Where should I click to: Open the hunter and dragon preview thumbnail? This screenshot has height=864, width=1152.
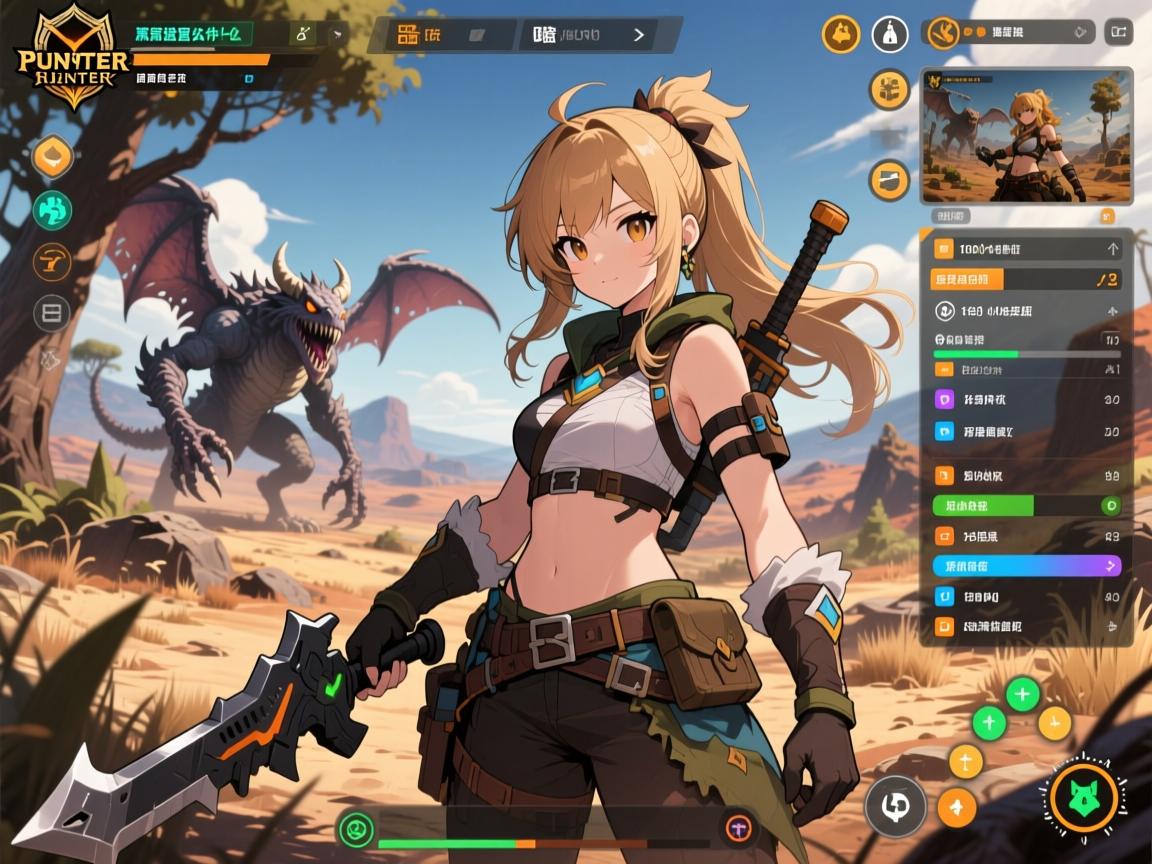coord(1025,135)
